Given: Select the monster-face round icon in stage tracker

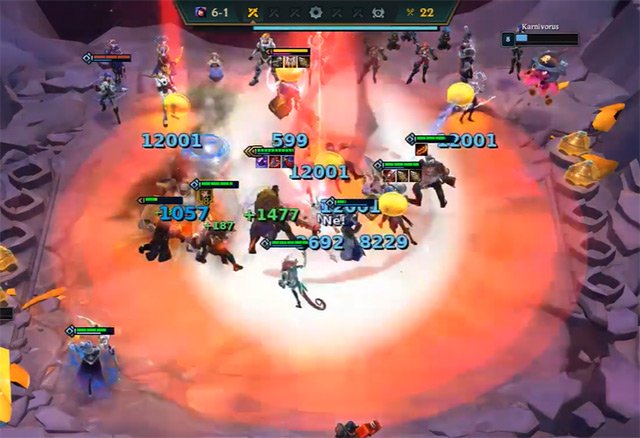Looking at the screenshot, I should pos(379,13).
